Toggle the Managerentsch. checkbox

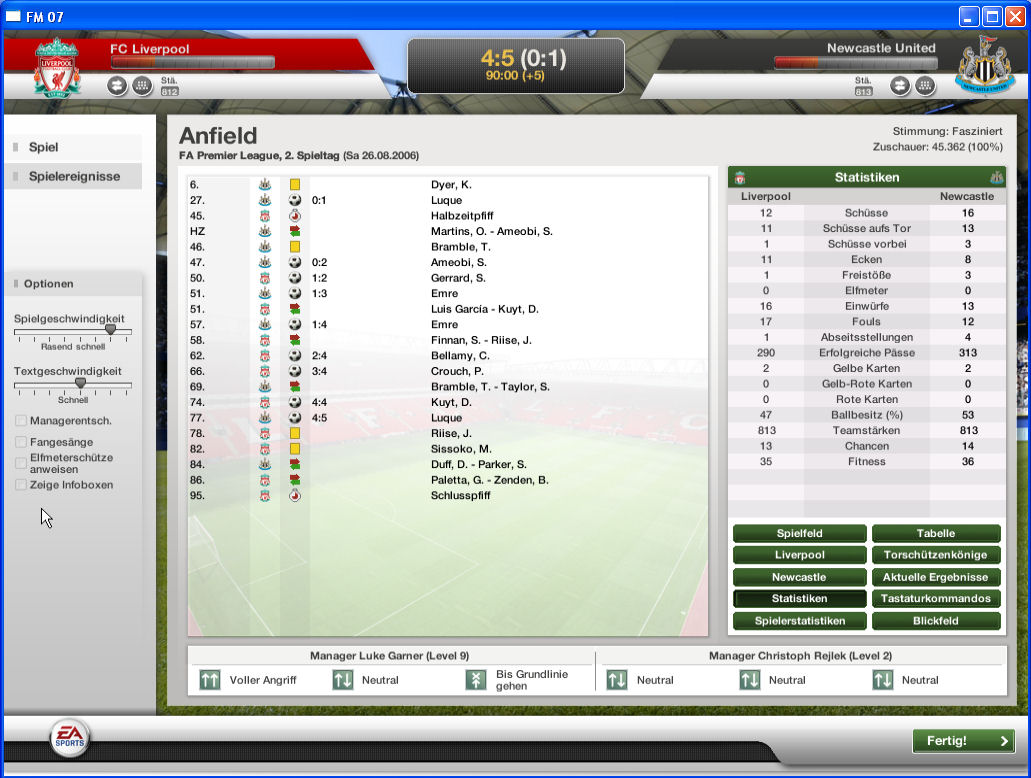pyautogui.click(x=21, y=421)
